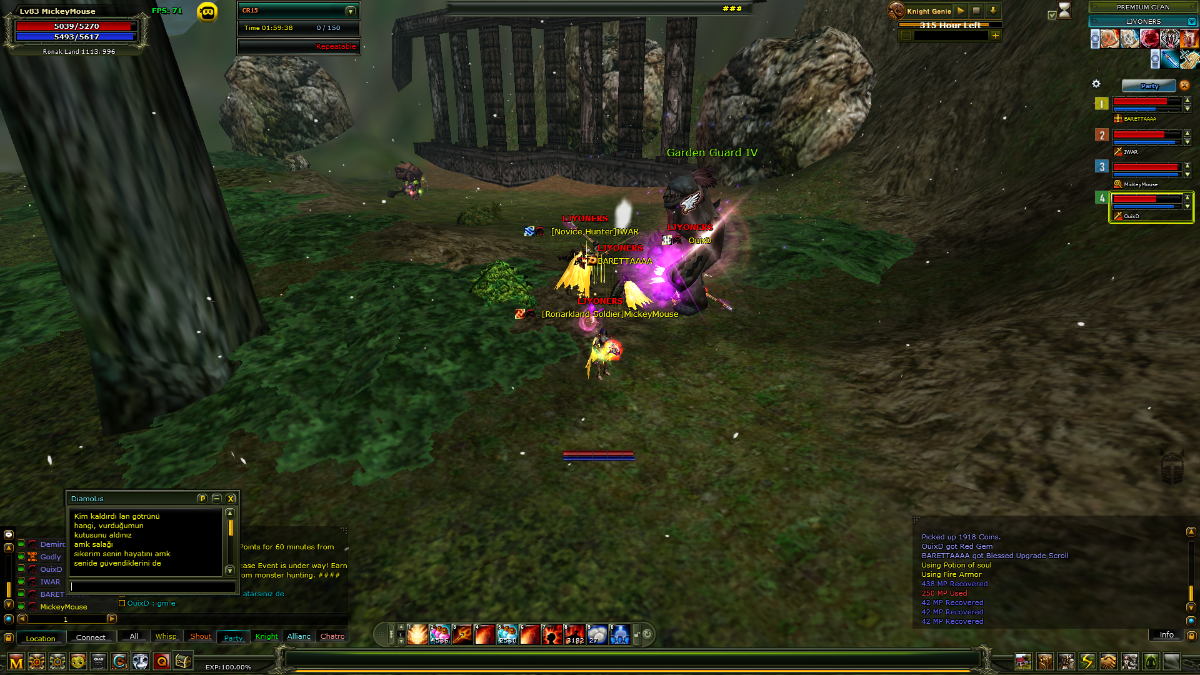Click the Party panel header button
The width and height of the screenshot is (1200, 675).
1148,86
